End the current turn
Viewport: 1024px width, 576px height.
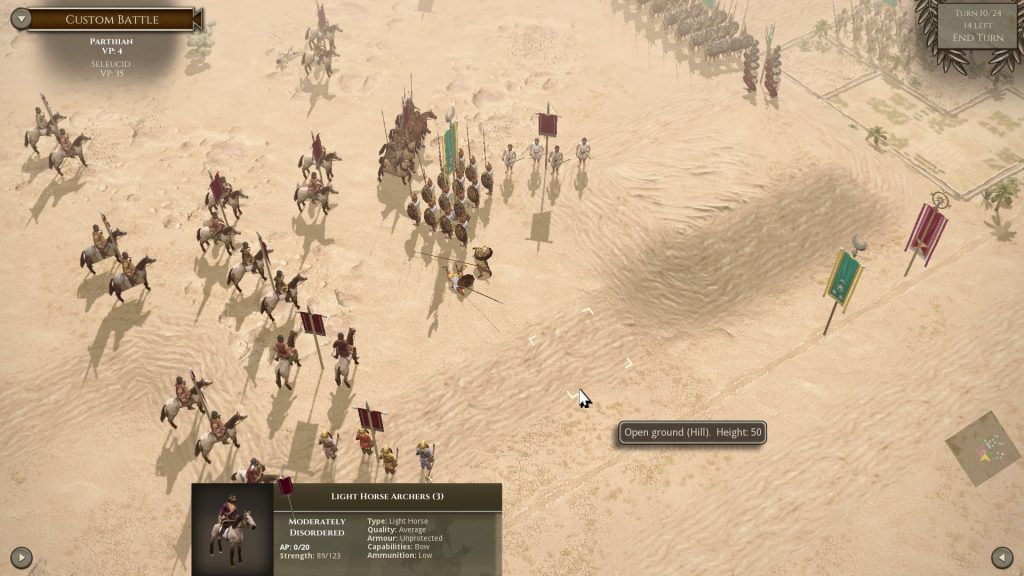(977, 38)
